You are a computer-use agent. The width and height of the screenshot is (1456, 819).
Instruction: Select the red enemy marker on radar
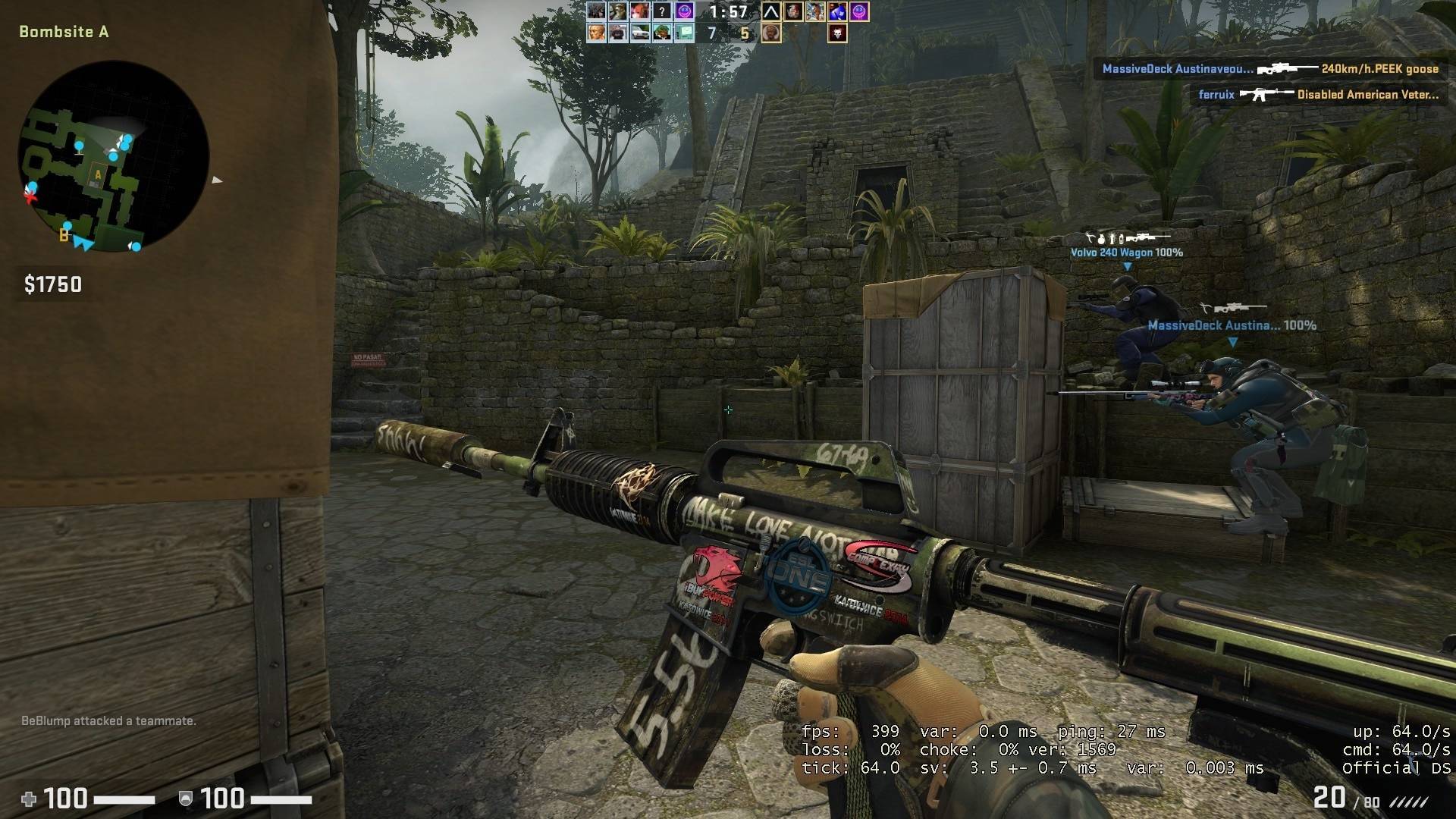point(30,197)
